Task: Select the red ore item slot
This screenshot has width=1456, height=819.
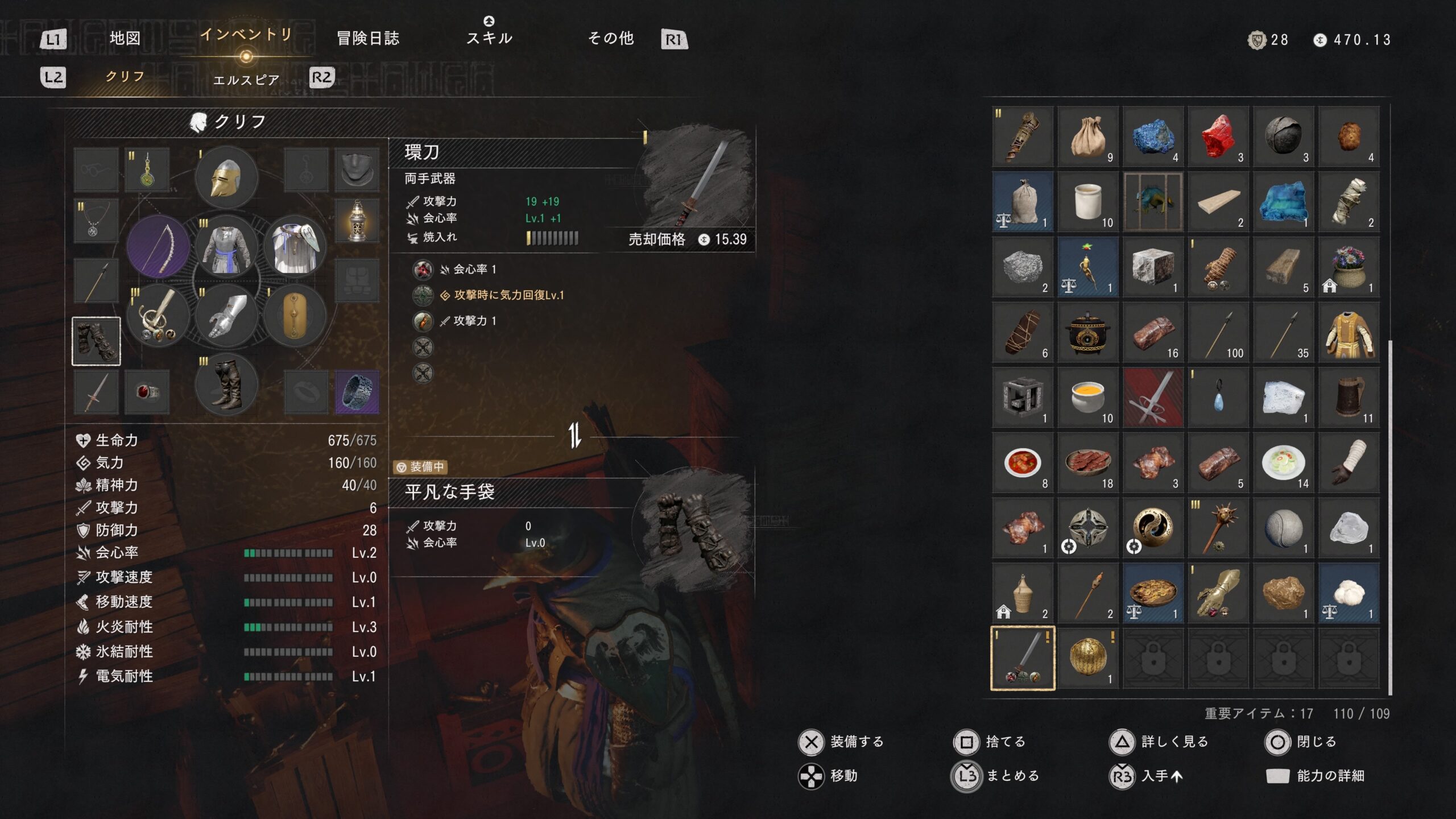Action: click(x=1218, y=136)
